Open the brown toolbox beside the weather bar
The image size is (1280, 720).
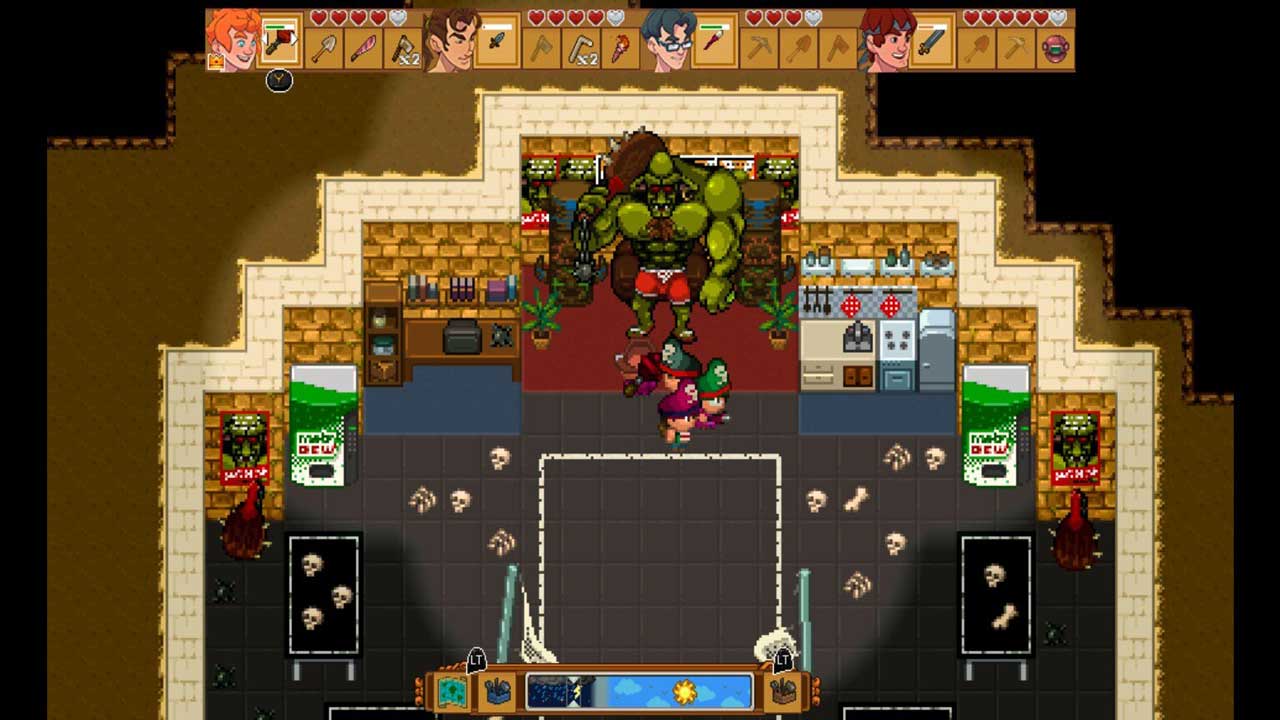[x=783, y=692]
